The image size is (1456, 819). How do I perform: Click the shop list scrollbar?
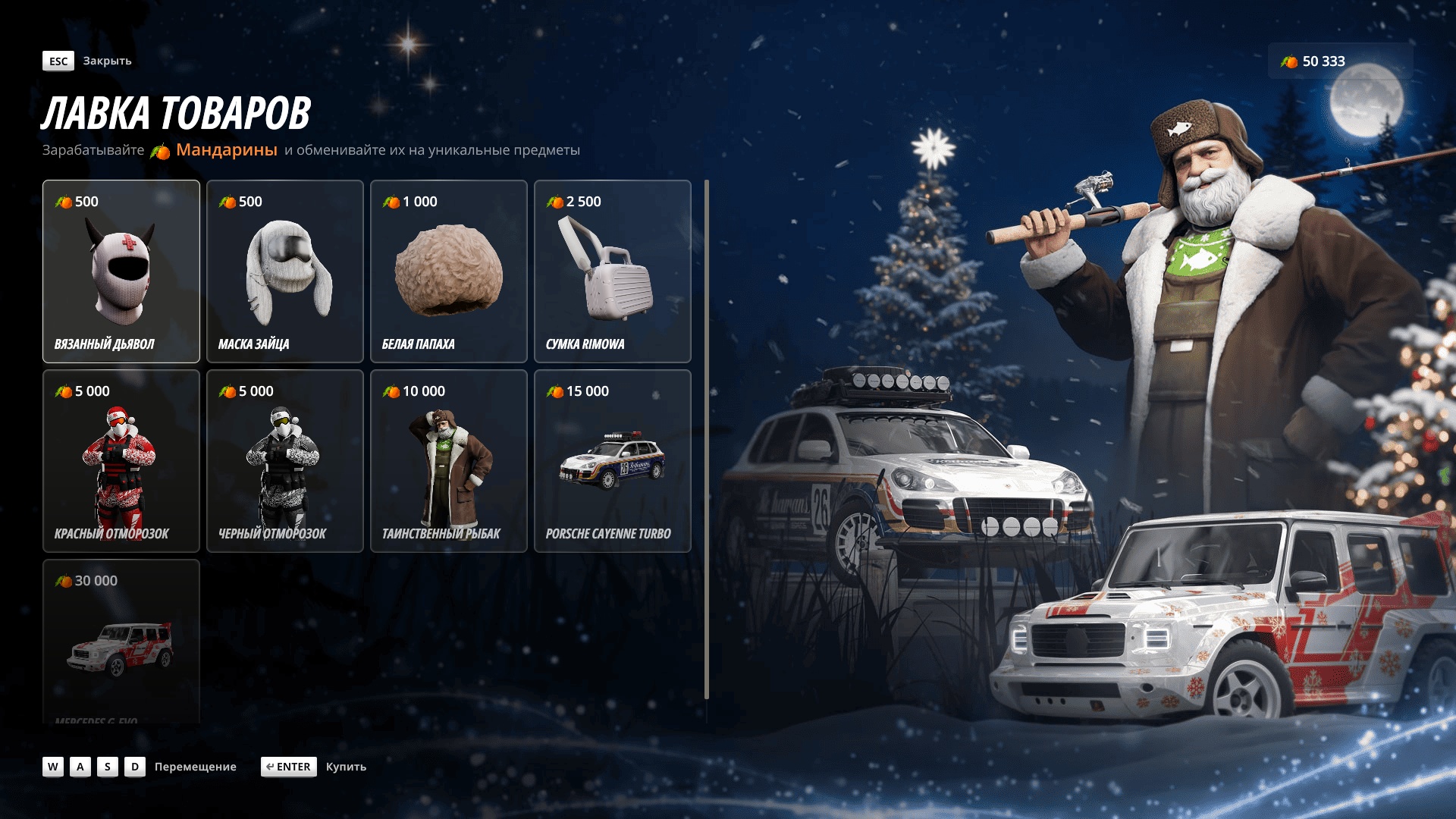pos(707,440)
